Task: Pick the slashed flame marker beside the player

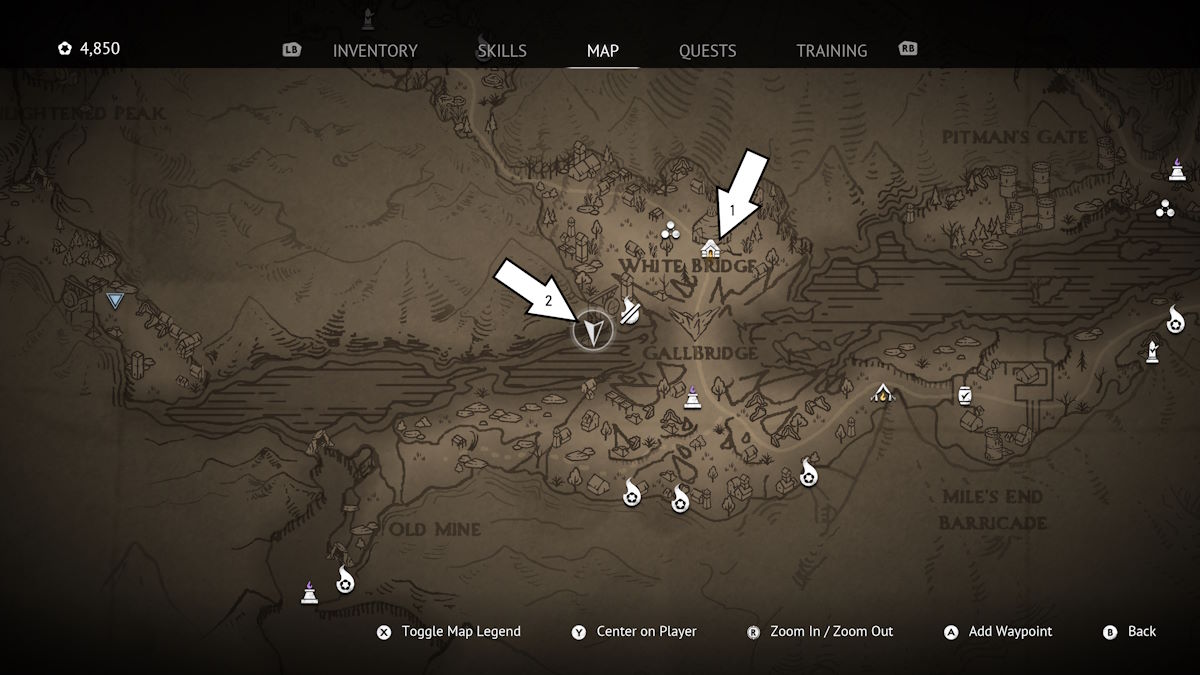Action: 630,311
